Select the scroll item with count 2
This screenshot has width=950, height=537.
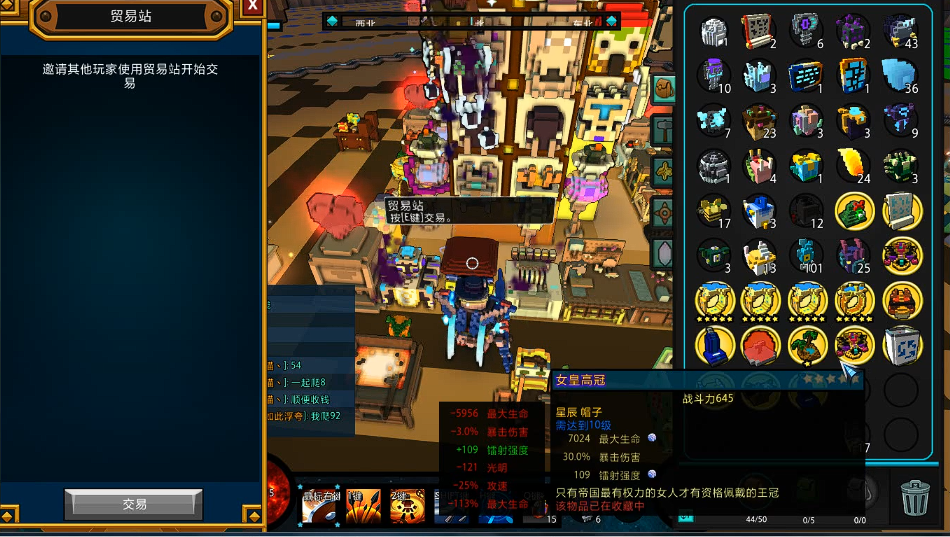click(759, 30)
